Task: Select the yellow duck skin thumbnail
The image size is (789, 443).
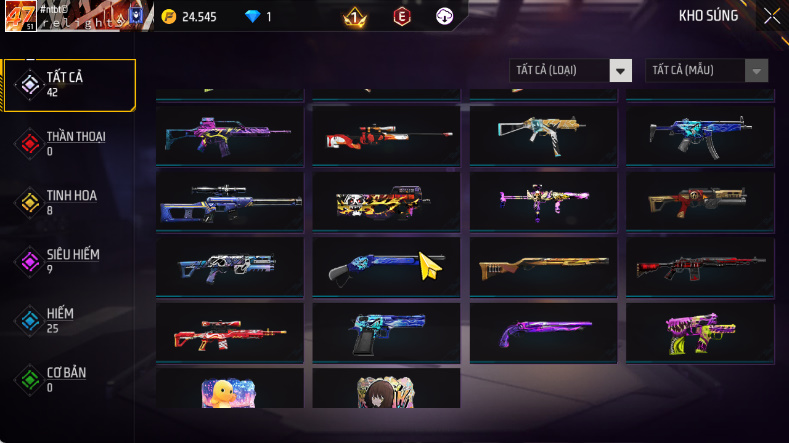Action: click(229, 390)
